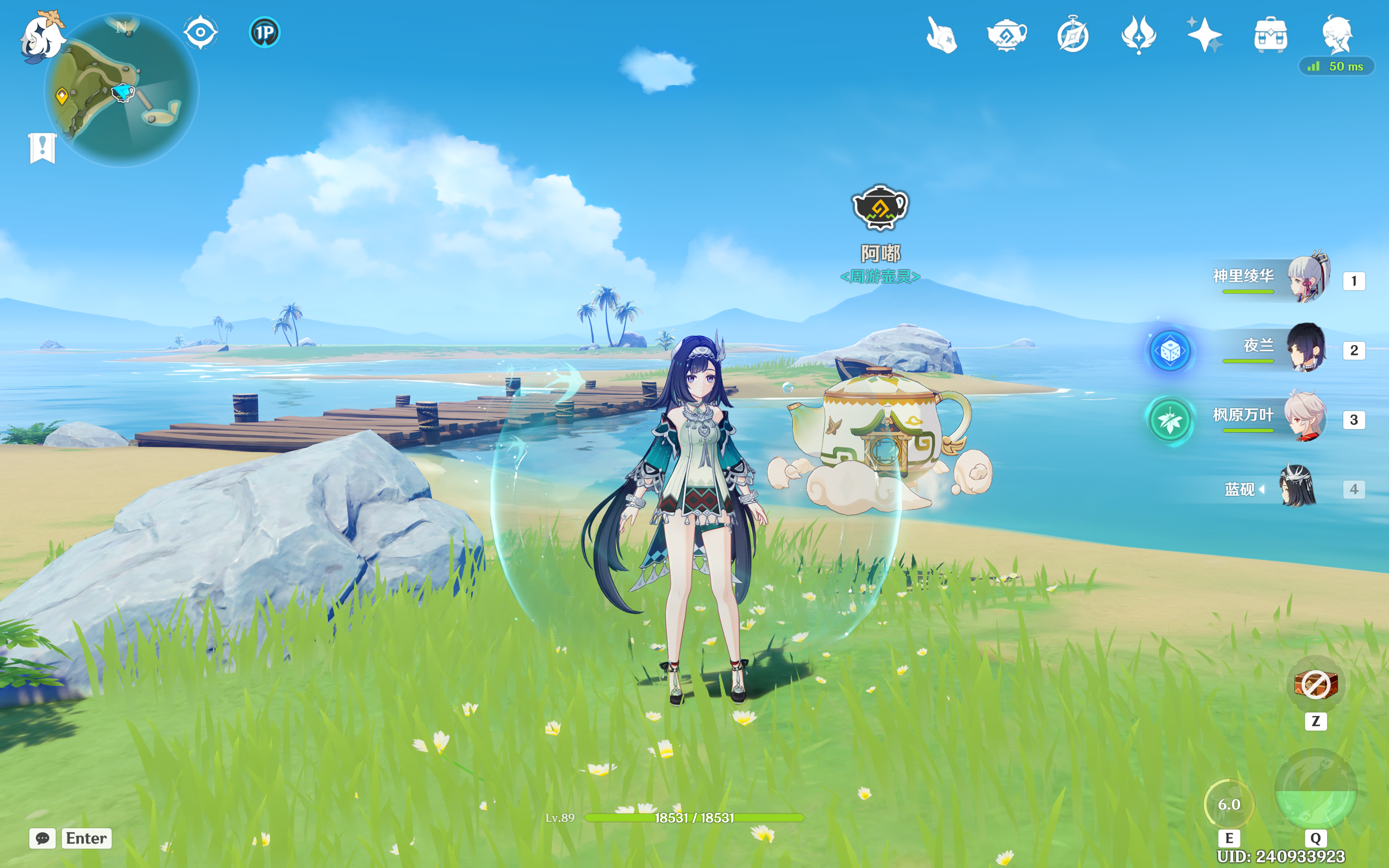Viewport: 1389px width, 868px height.
Task: Open the 1P co-op mode button
Action: pos(265,32)
